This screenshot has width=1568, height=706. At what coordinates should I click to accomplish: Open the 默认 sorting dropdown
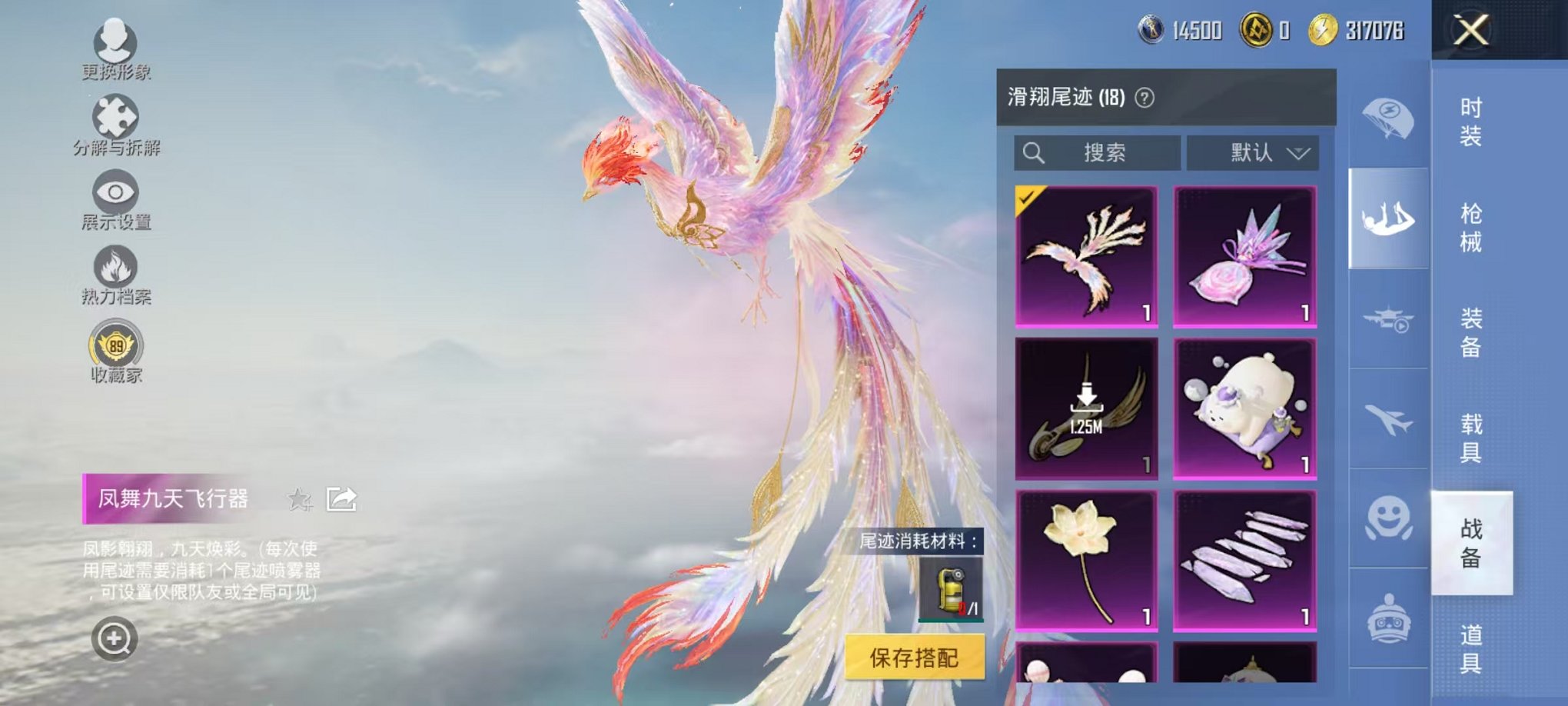click(x=1253, y=152)
